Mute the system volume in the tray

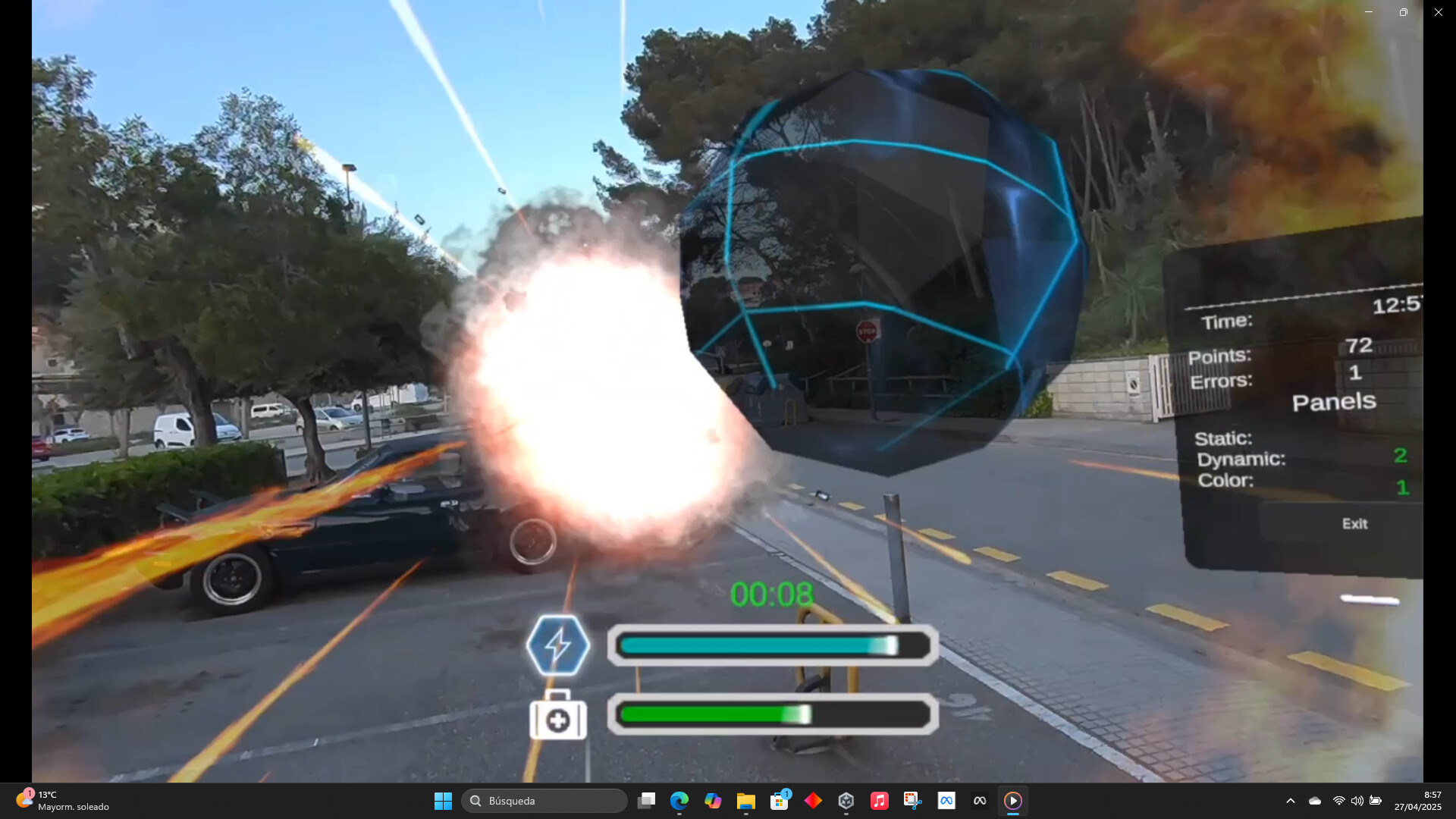1357,800
